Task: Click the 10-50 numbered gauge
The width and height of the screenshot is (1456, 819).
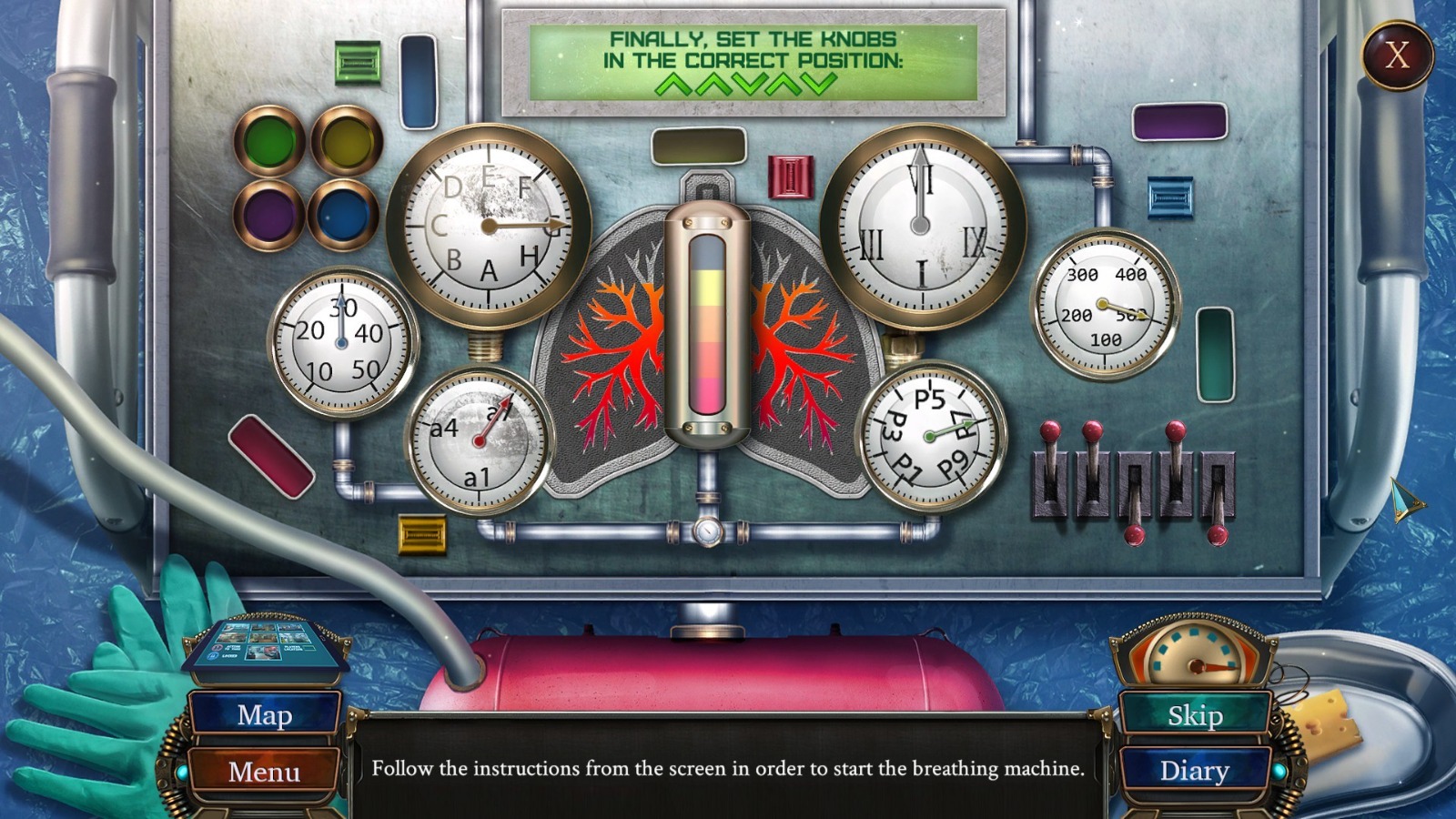Action: tap(342, 341)
